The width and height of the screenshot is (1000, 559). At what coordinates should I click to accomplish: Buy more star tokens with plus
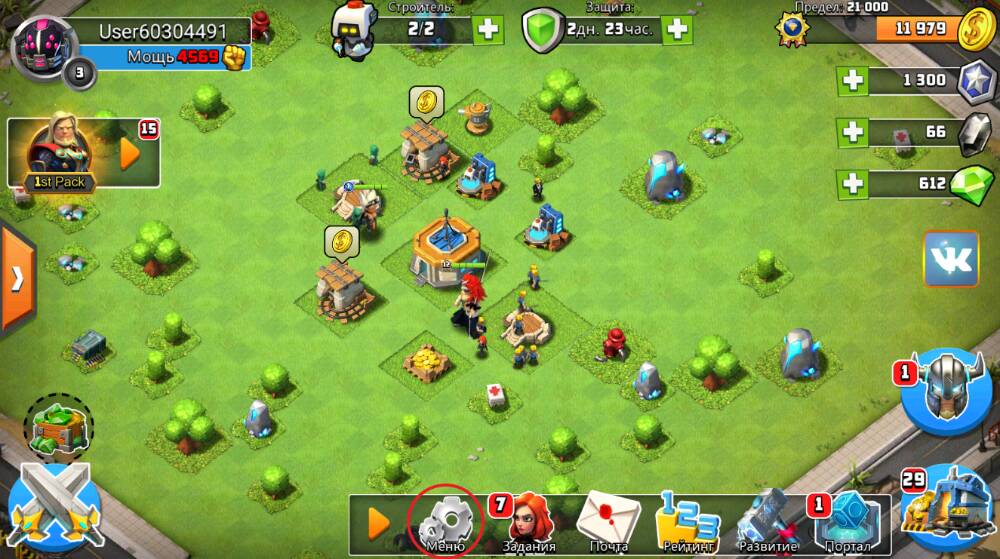(x=853, y=80)
